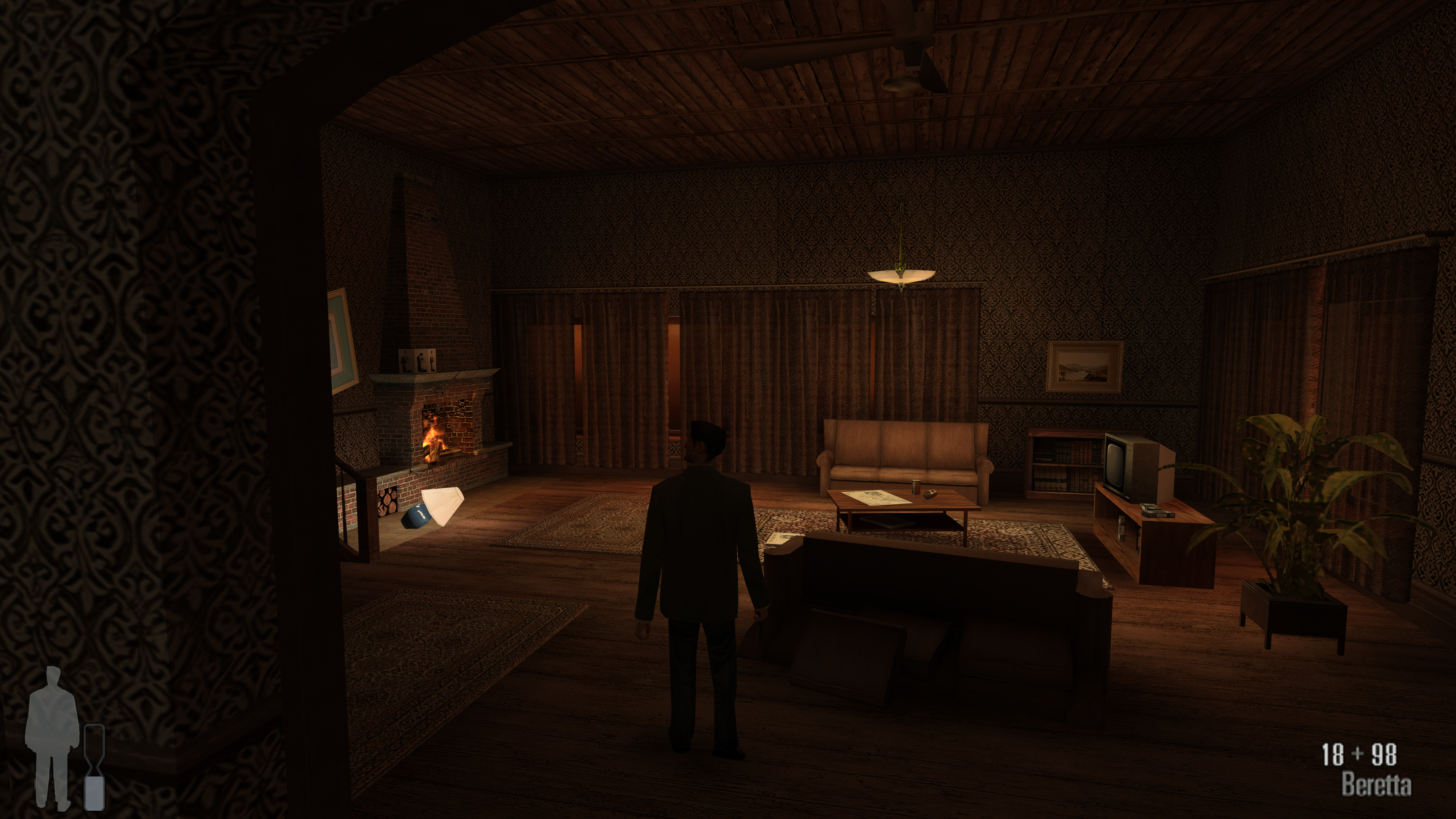This screenshot has width=1456, height=819.
Task: Select the Beretta weapon label
Action: 1376,784
